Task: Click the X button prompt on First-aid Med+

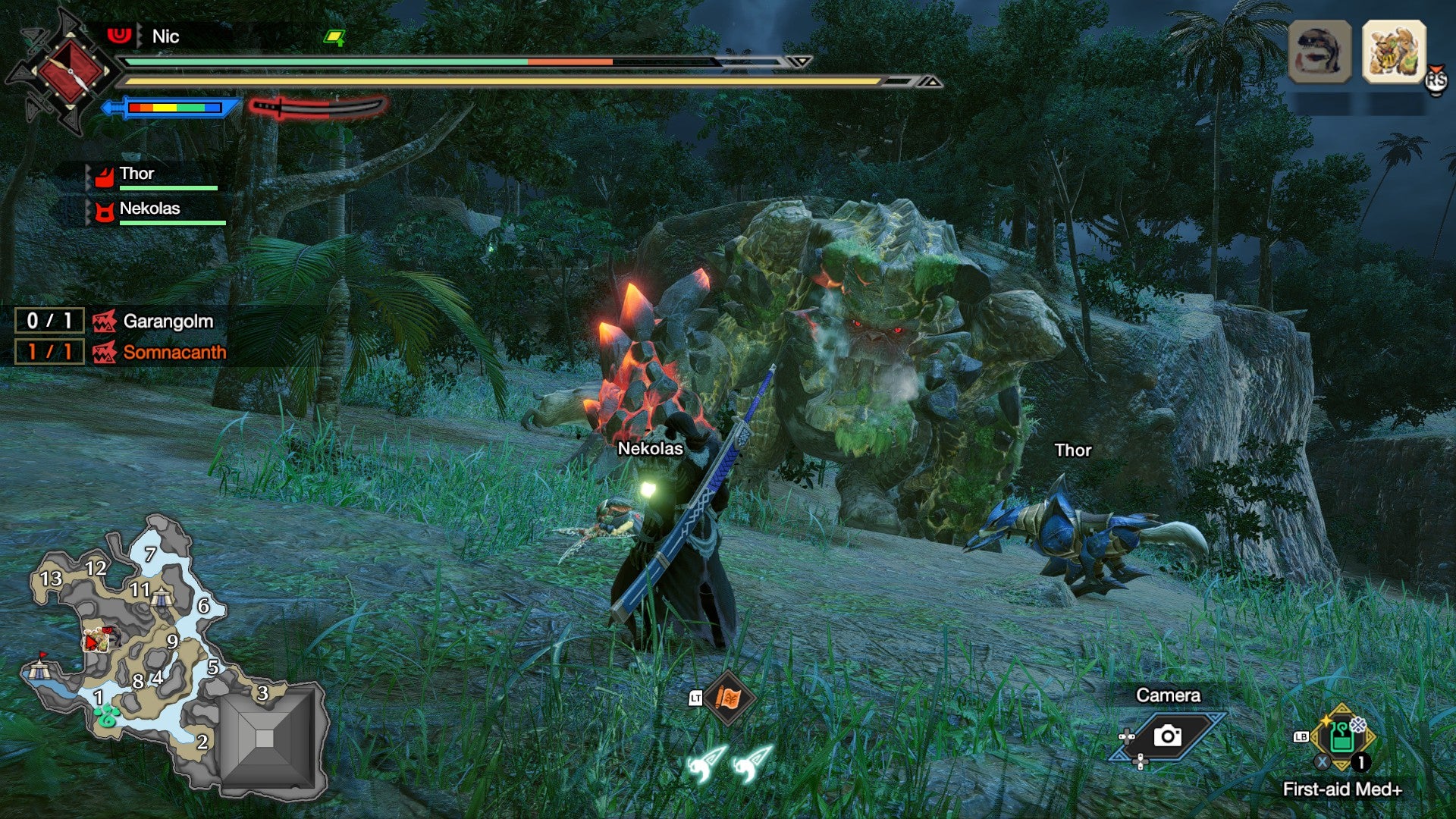Action: pyautogui.click(x=1323, y=761)
